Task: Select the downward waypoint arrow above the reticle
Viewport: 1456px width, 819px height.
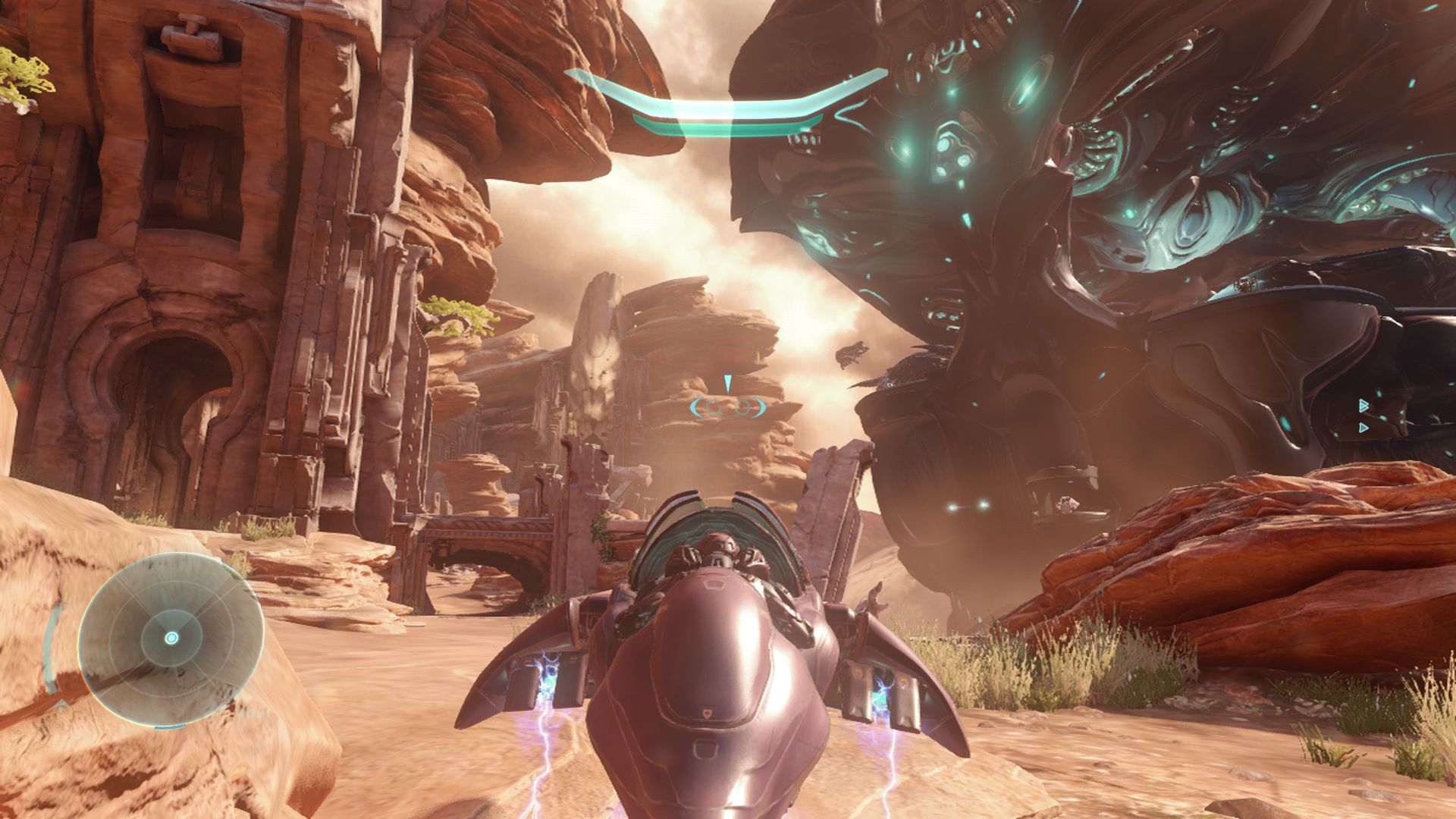Action: pos(728,383)
